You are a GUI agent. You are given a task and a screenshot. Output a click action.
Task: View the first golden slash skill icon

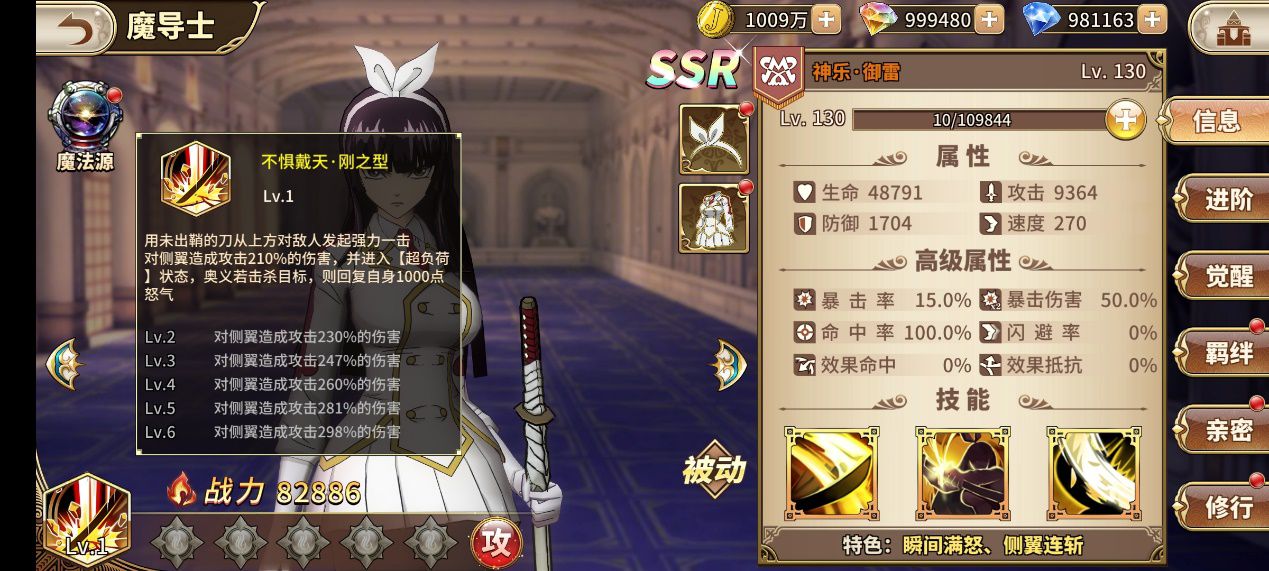[x=830, y=473]
